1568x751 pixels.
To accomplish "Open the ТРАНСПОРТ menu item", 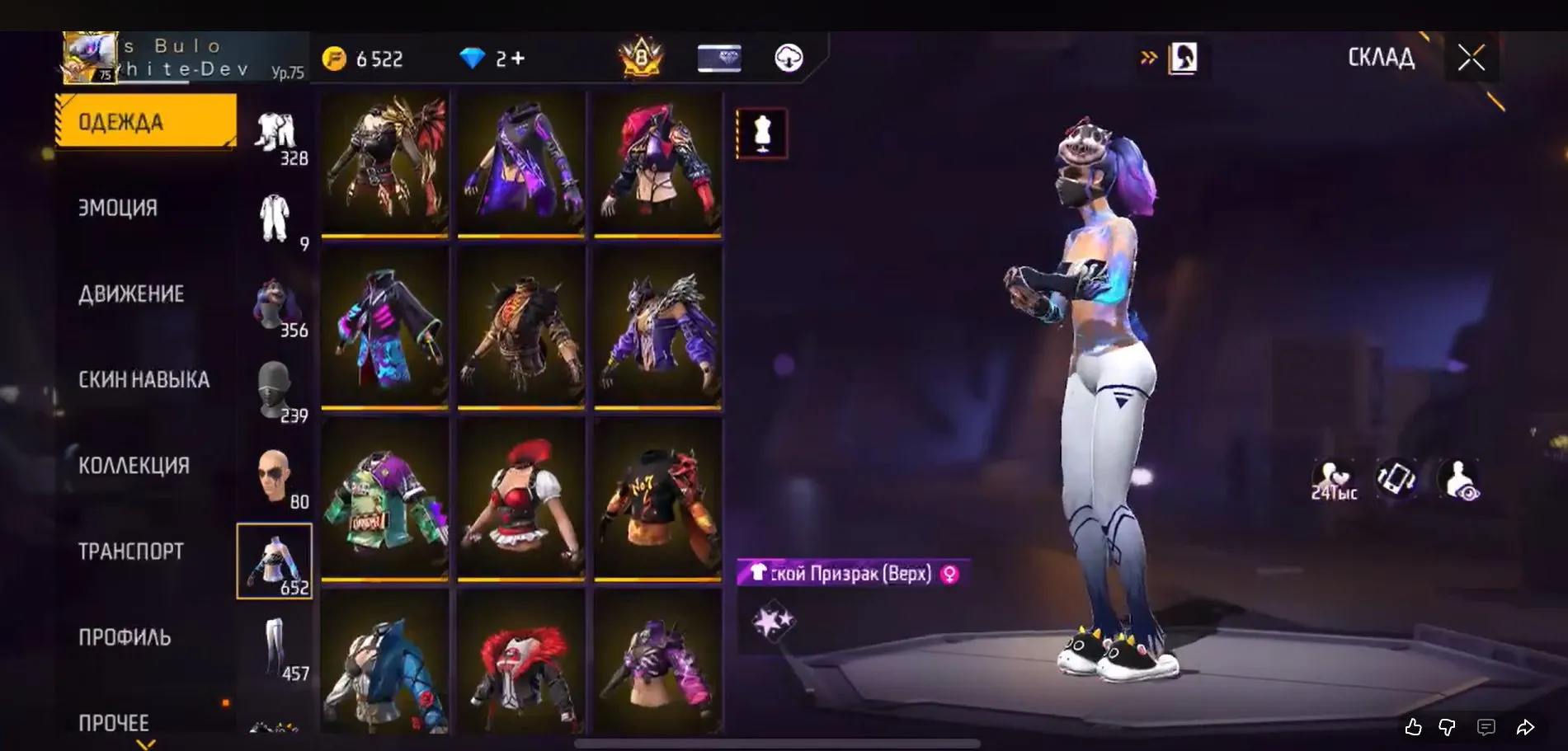I will click(x=130, y=551).
